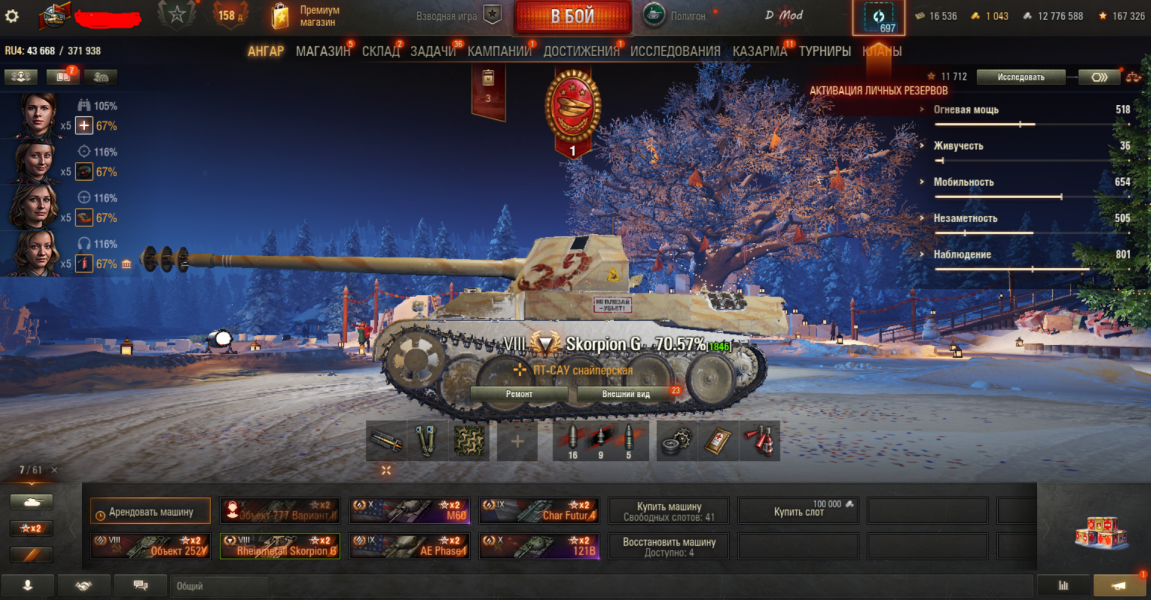1151x600 pixels.
Task: Click Арендовать машину button
Action: tap(150, 511)
